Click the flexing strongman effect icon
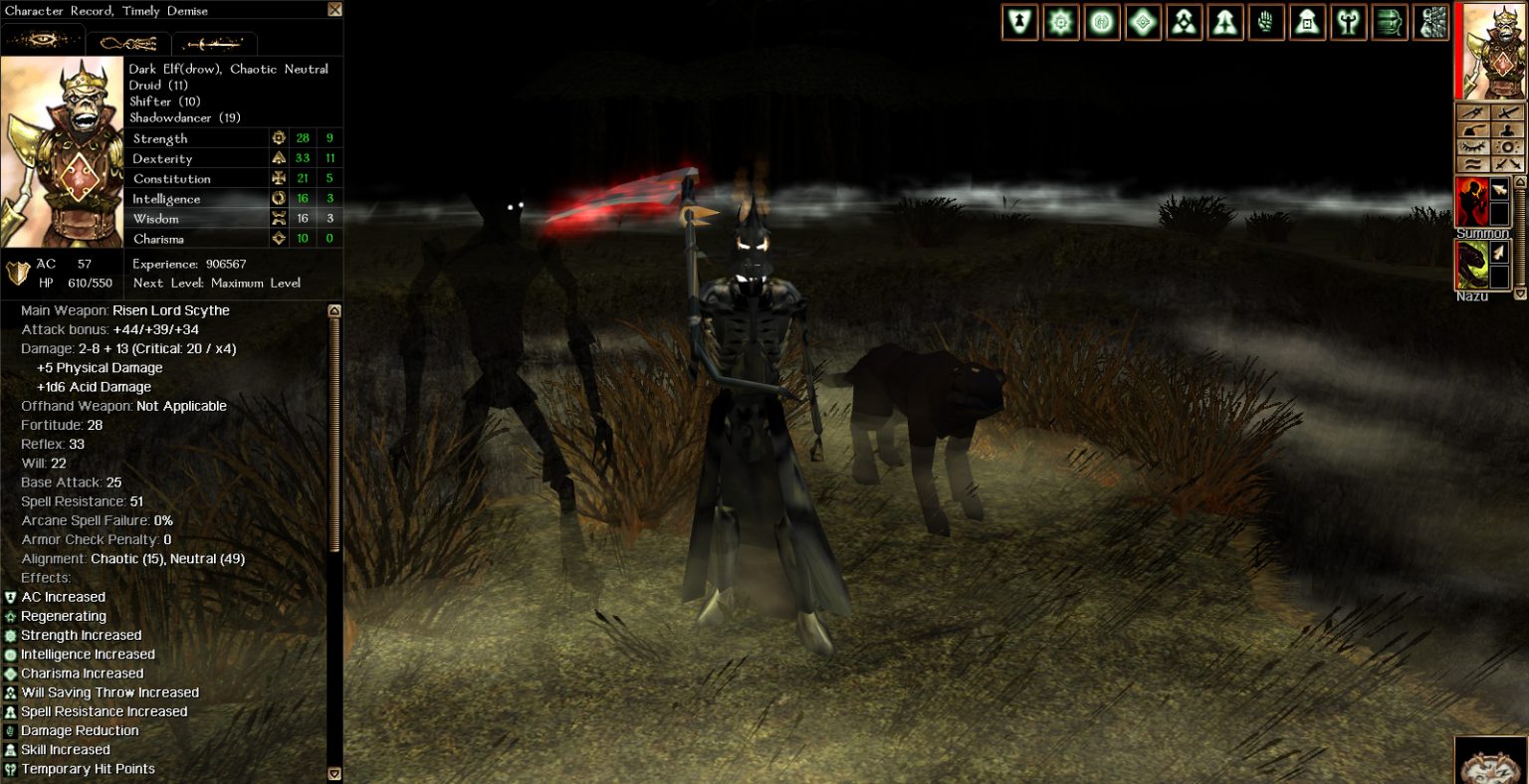1529x784 pixels. (1349, 22)
